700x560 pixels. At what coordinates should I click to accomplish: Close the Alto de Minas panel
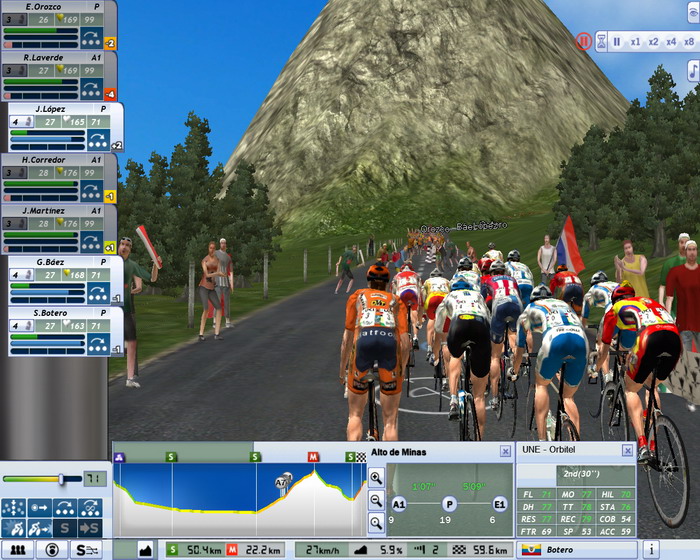(505, 452)
